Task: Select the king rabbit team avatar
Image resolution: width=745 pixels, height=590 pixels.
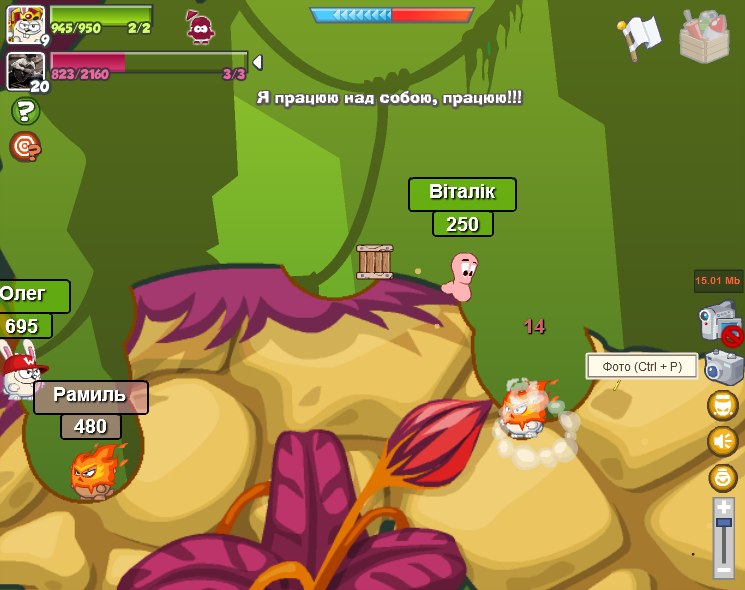Action: [25, 24]
